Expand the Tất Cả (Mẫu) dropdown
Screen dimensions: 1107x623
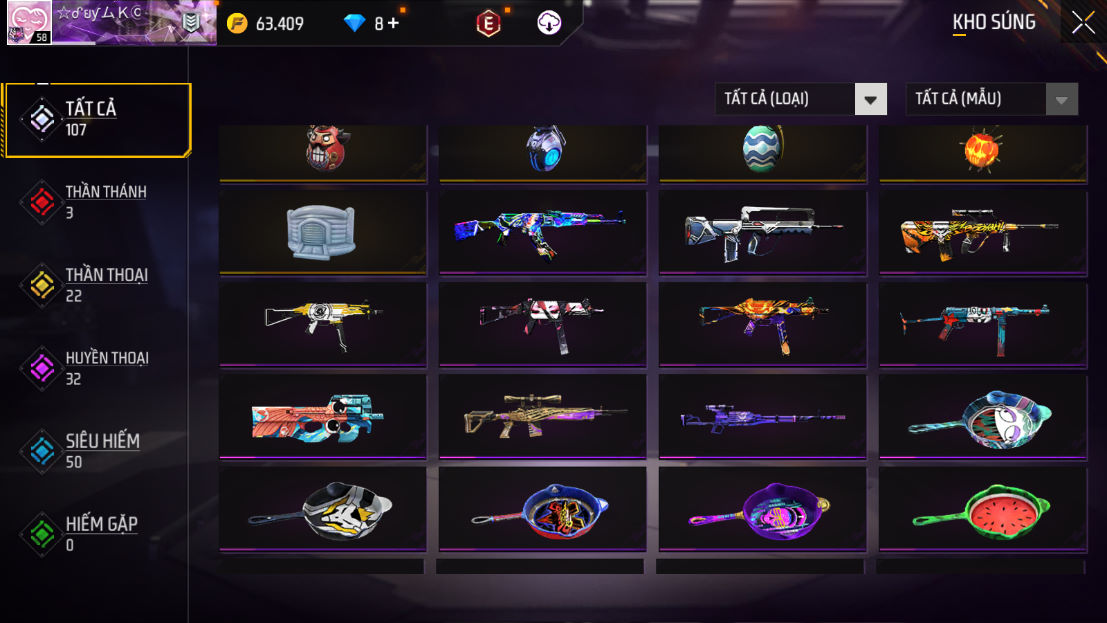point(991,99)
